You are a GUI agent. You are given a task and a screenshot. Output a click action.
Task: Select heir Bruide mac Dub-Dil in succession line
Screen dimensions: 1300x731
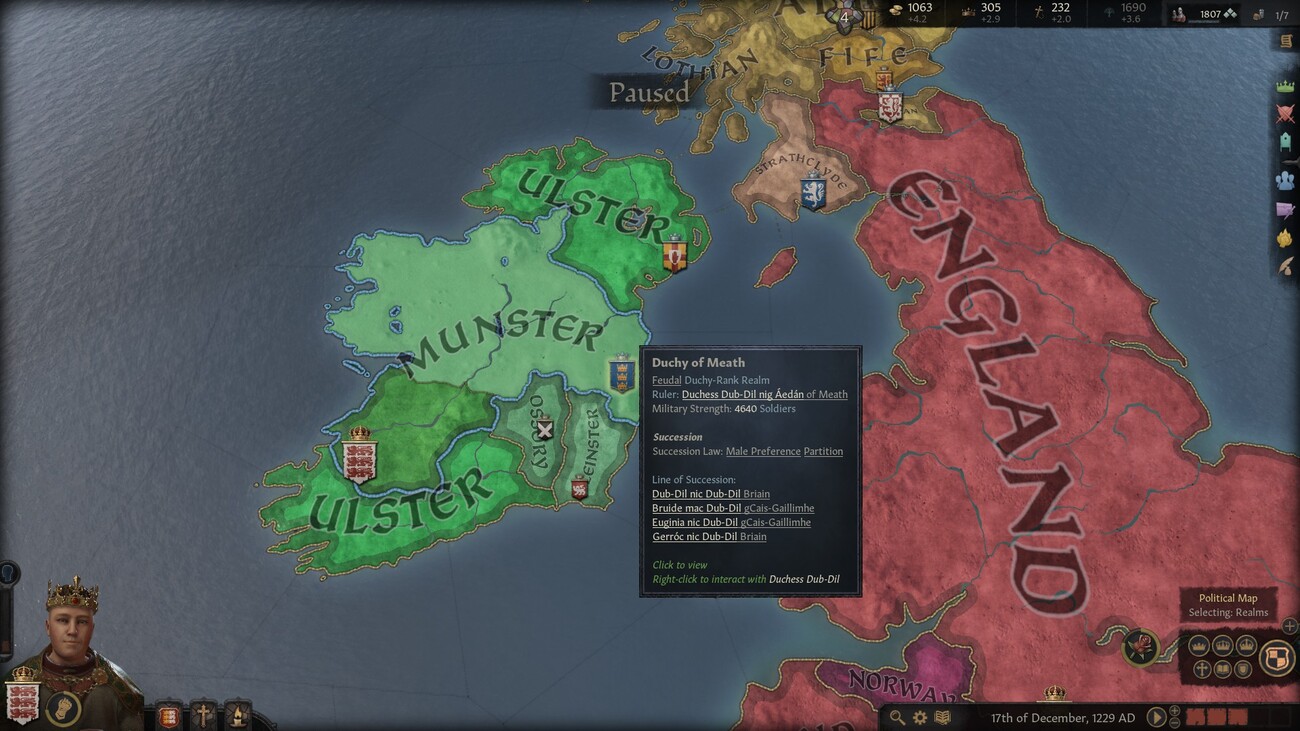click(x=697, y=508)
